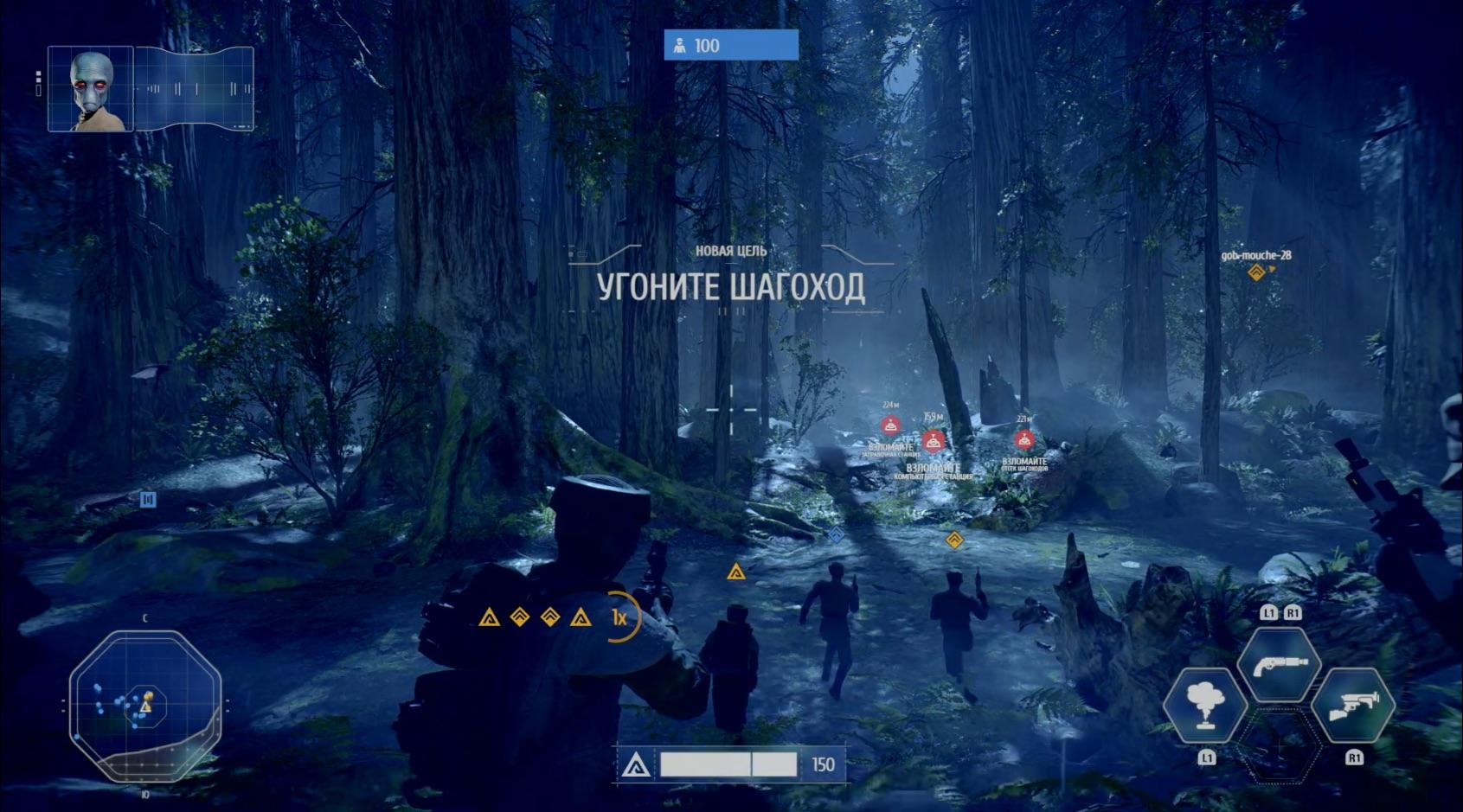Image resolution: width=1463 pixels, height=812 pixels.
Task: Choose the scoped rifle ability hexagon
Action: tap(1353, 706)
